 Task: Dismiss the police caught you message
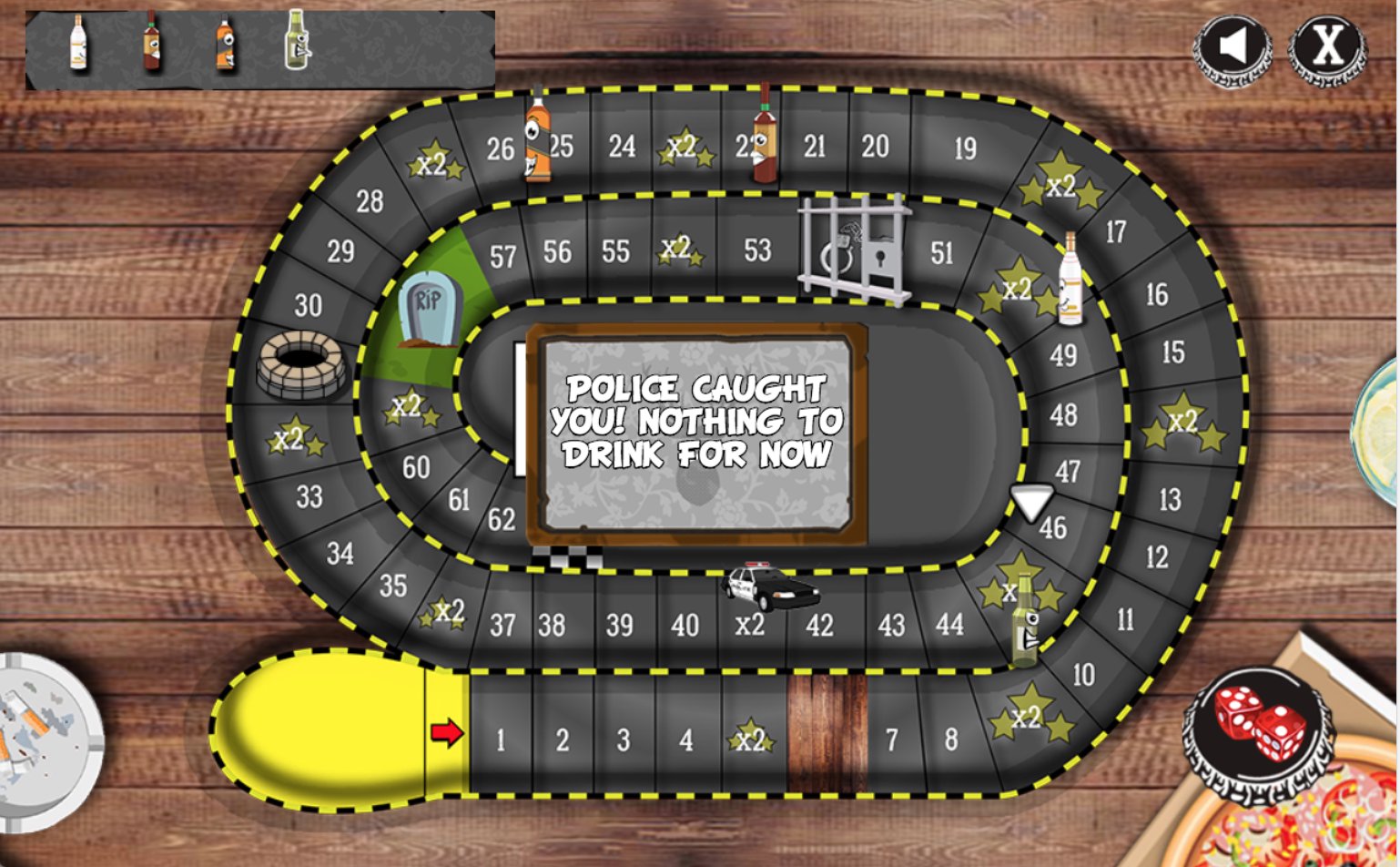[x=699, y=421]
